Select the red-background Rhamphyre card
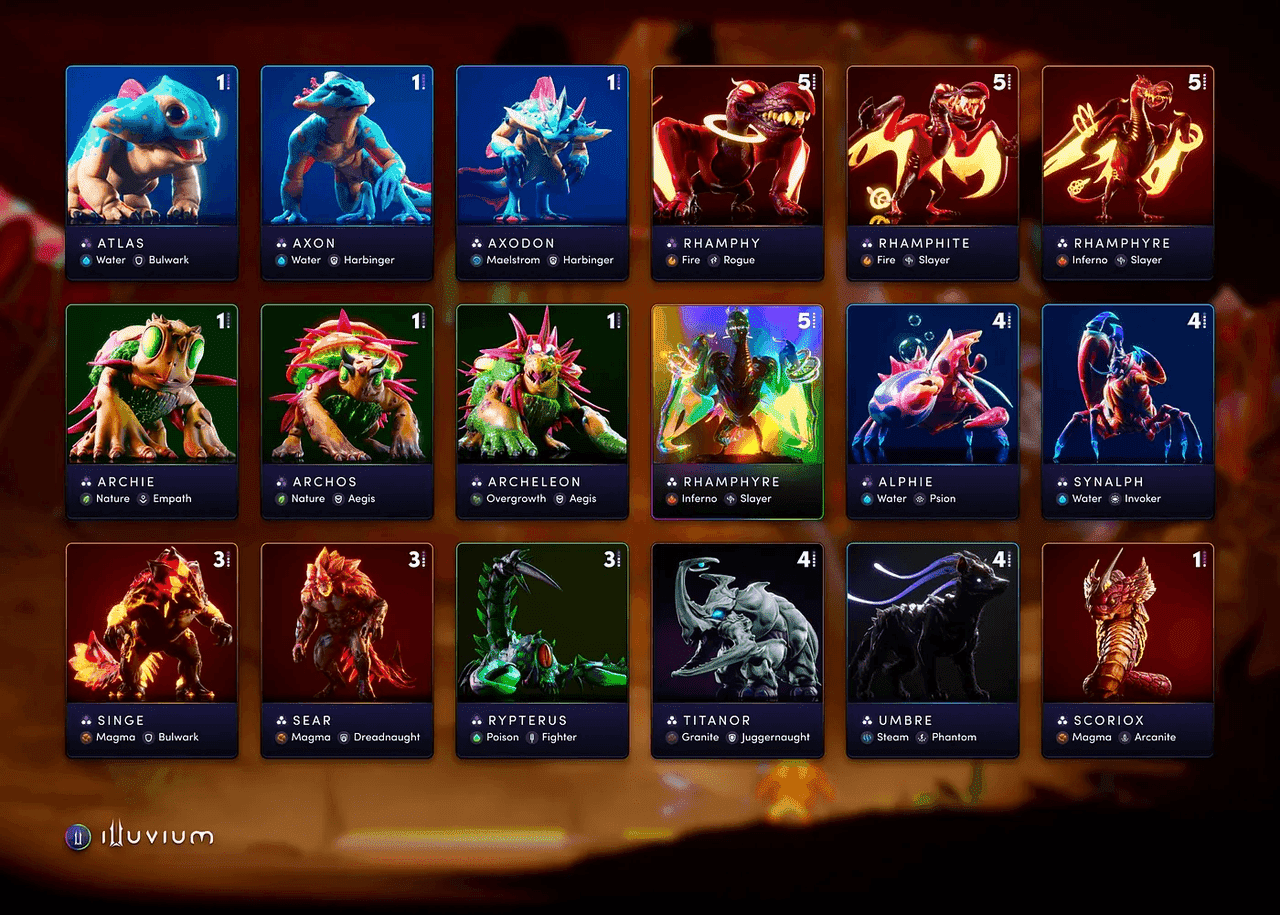Viewport: 1280px width, 915px height. 1127,172
